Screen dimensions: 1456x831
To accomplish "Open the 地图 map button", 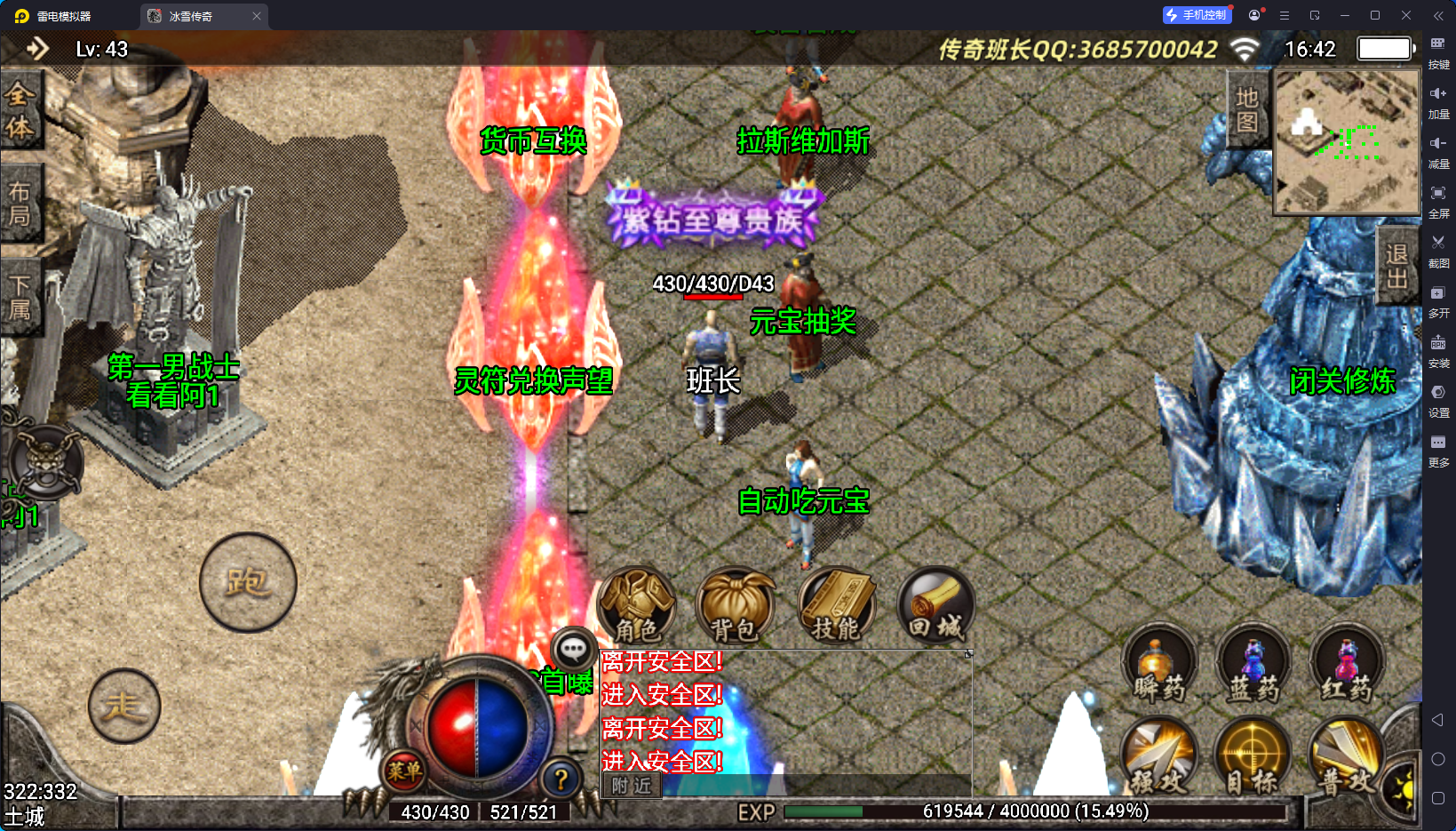I will 1246,109.
